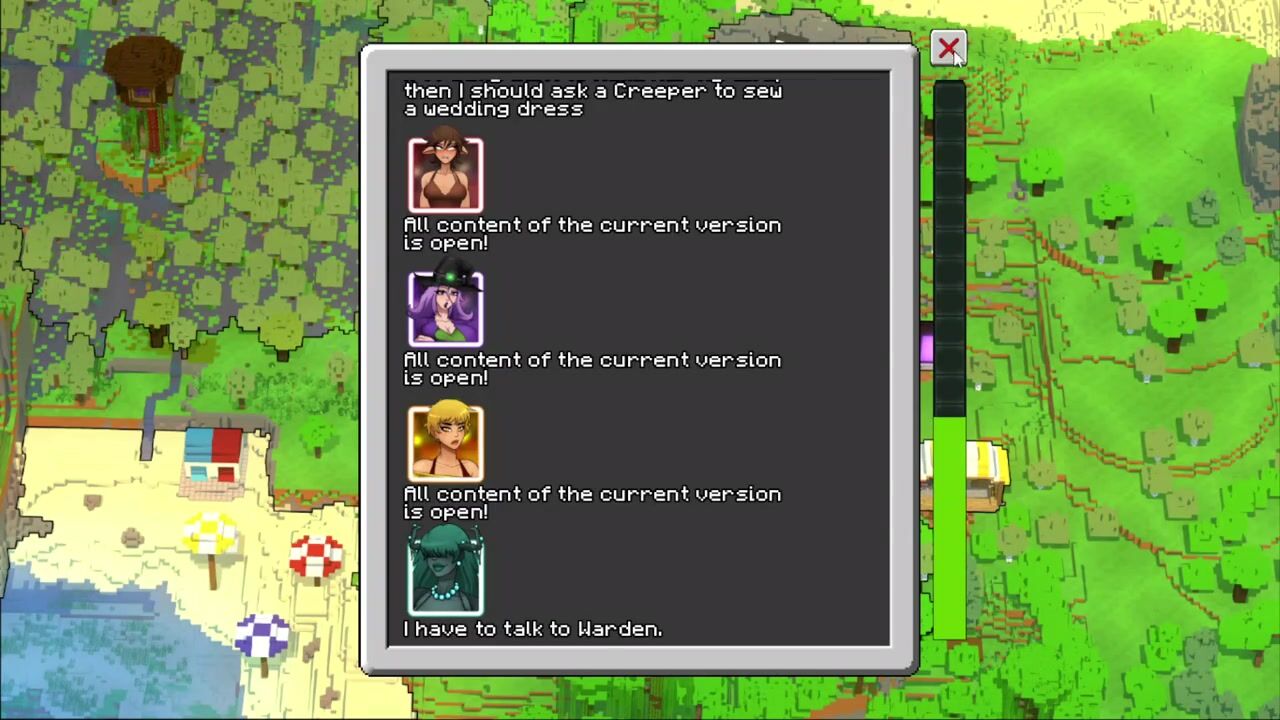Click the blonde girl portrait
Screen dimensions: 1280x720
(445, 443)
